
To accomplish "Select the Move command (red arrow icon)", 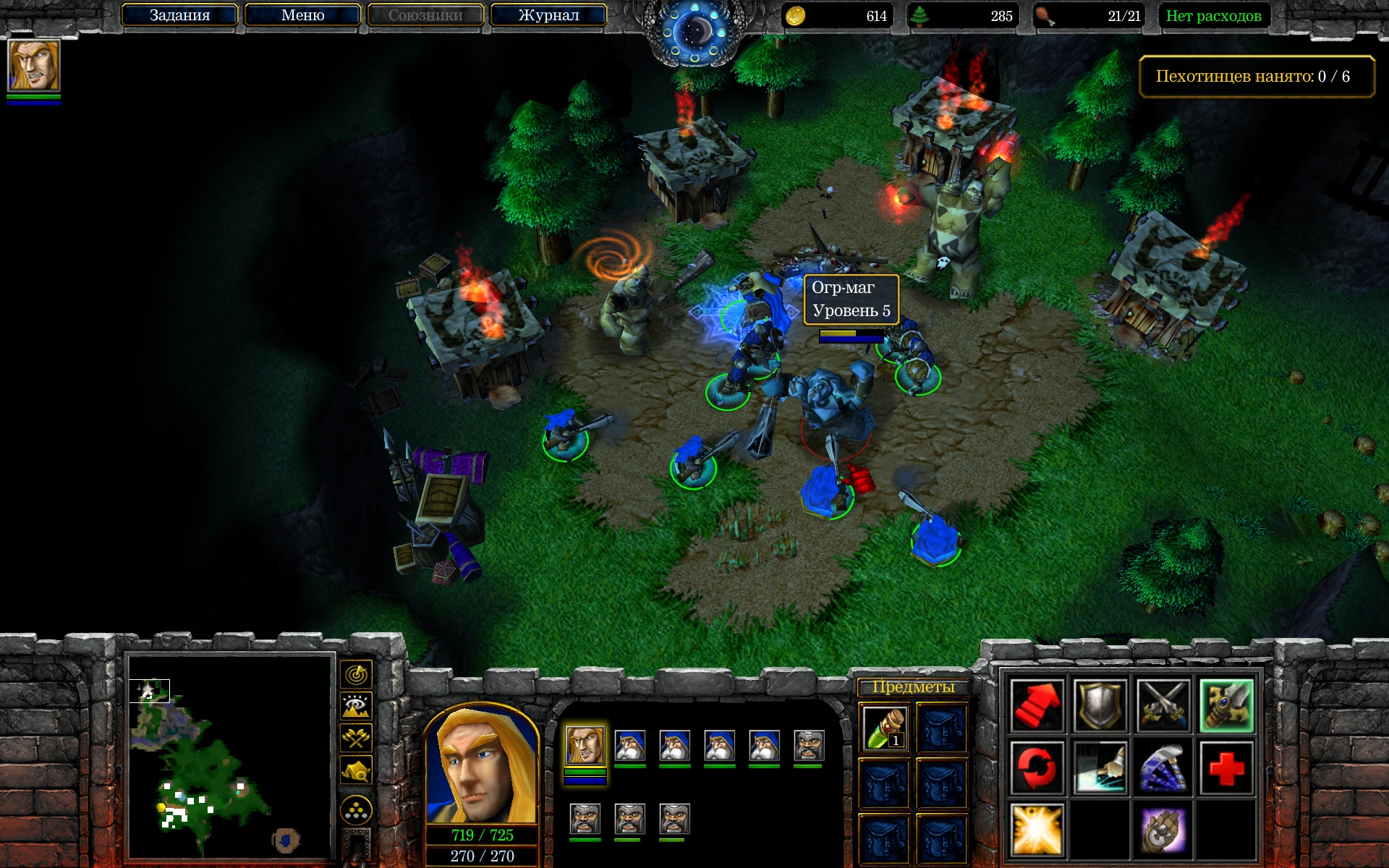I will 1037,705.
